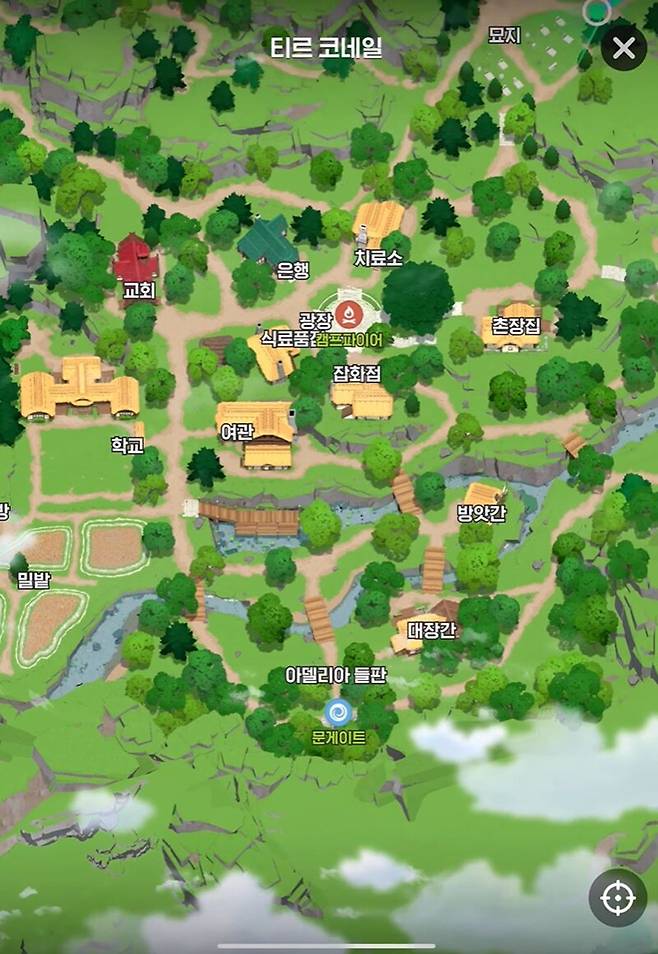The height and width of the screenshot is (954, 658).
Task: Select the 은행 (bank) map label
Action: (x=293, y=269)
